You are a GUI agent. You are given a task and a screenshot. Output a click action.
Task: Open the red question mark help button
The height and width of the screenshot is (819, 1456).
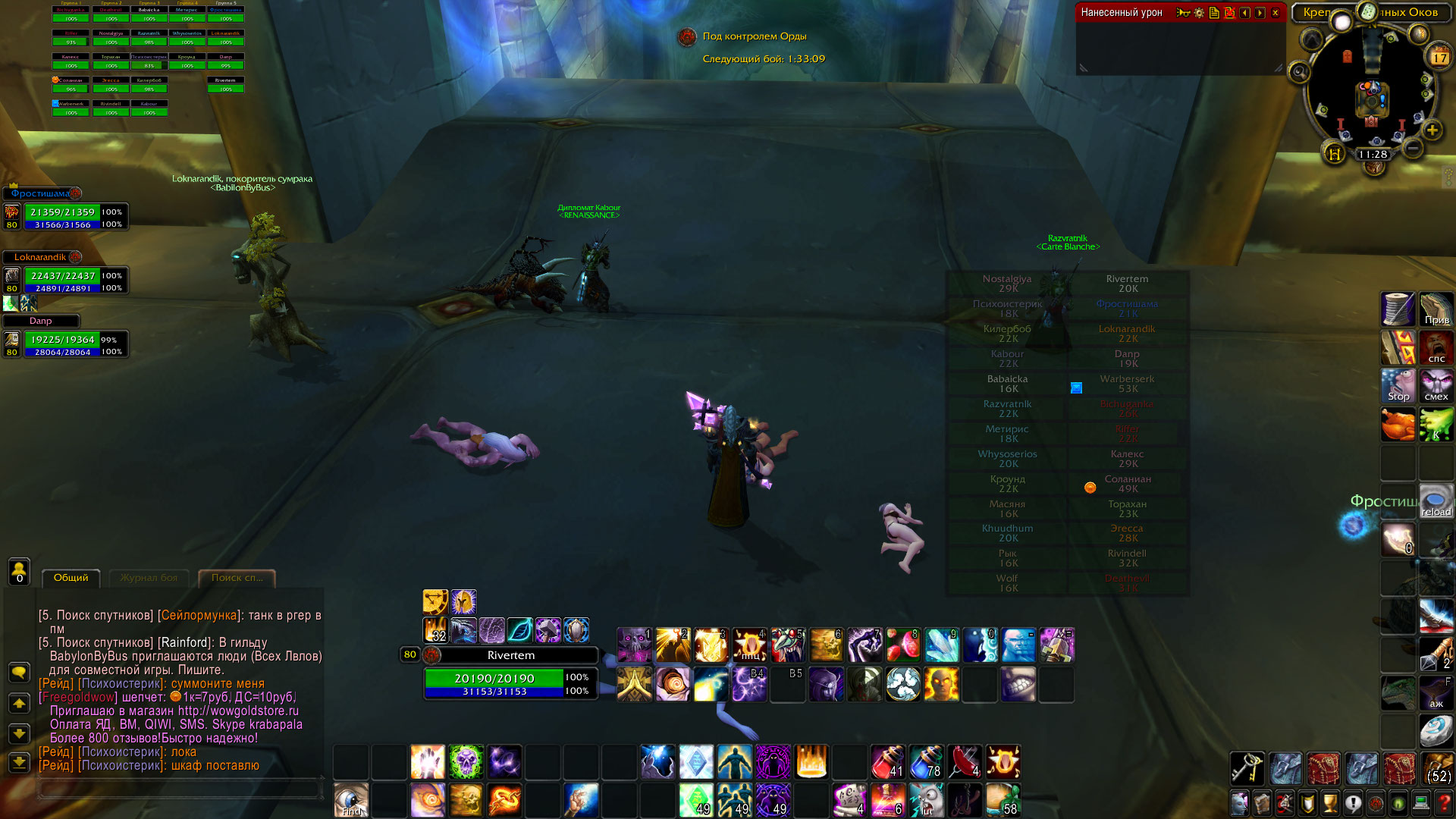[1445, 802]
